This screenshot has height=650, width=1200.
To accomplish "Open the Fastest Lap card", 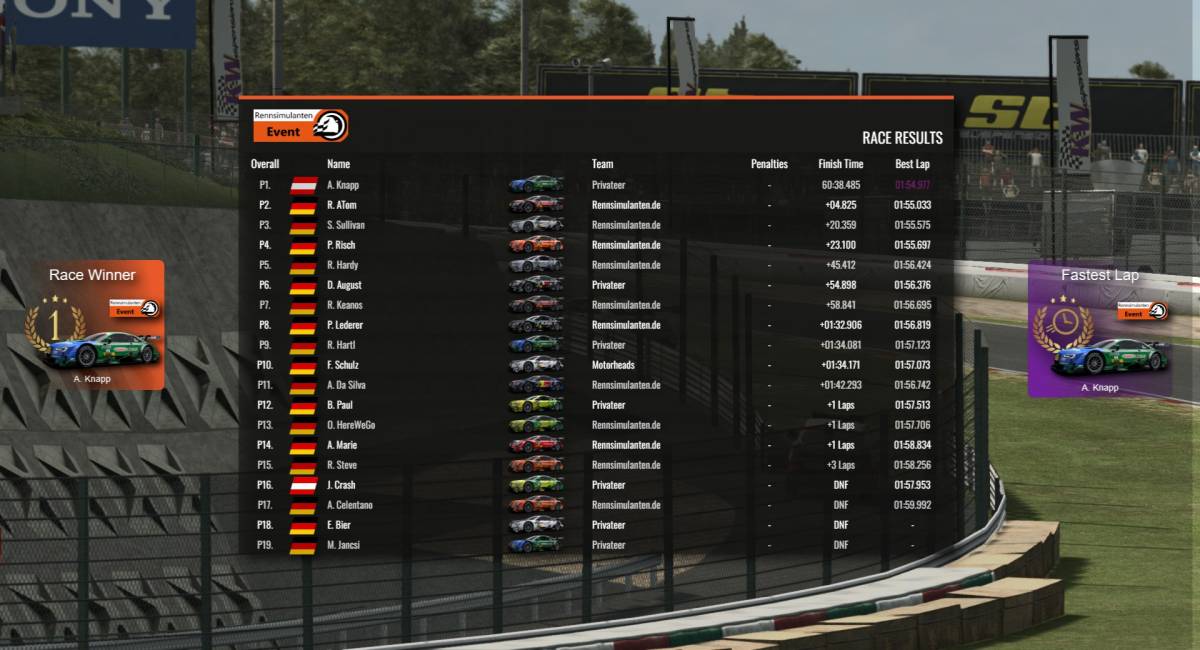I will point(1099,330).
